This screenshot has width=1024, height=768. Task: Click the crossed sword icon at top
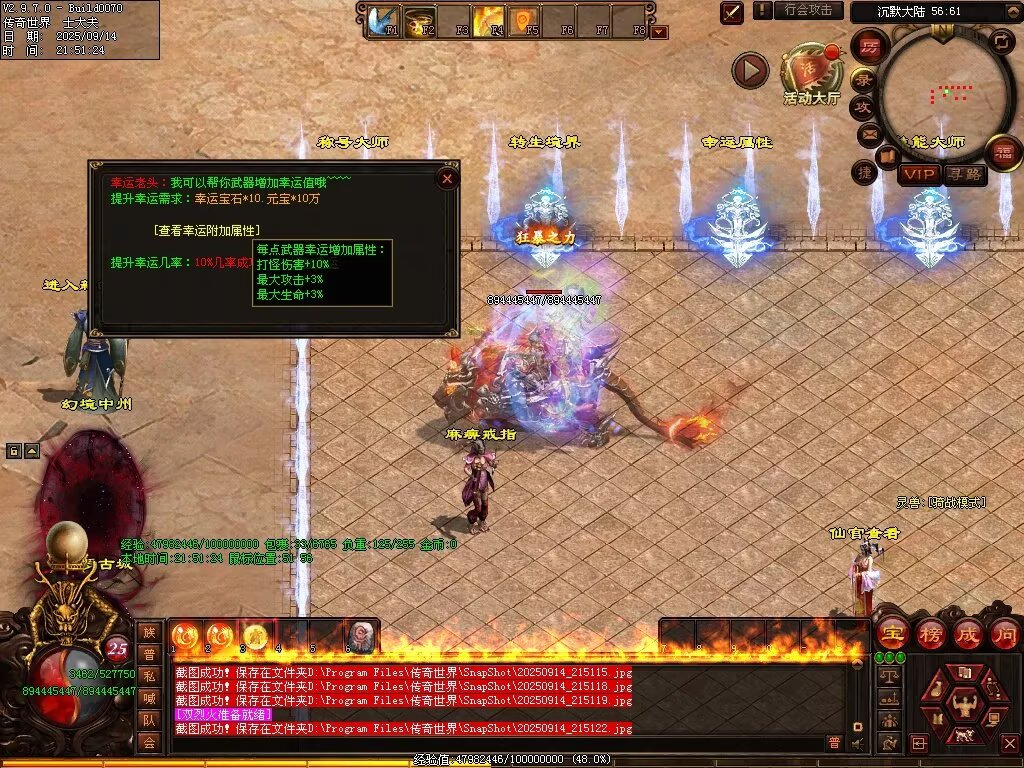pyautogui.click(x=732, y=12)
